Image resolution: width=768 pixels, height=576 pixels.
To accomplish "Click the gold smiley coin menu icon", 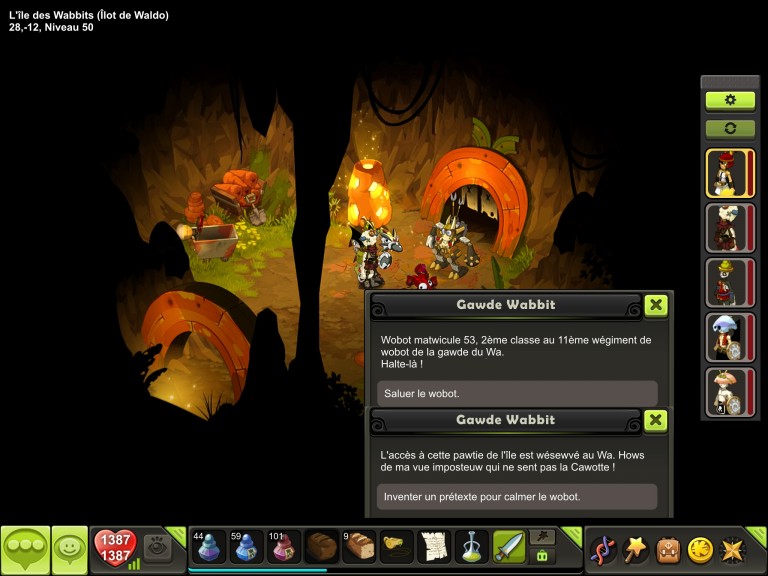I will 700,550.
